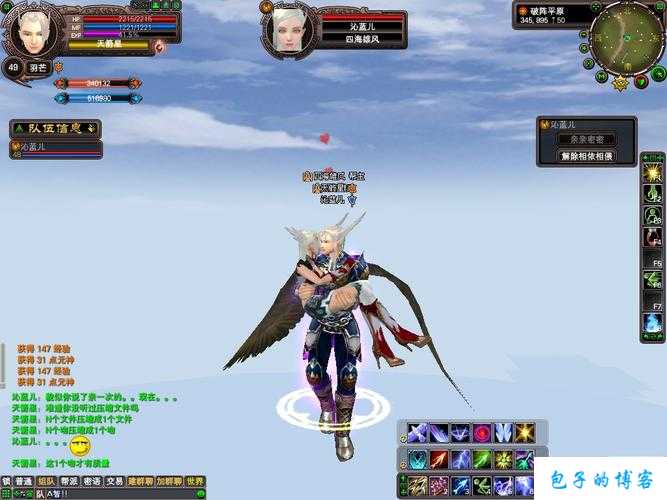Use the blue flame item in F8 slot
This screenshot has width=667, height=500.
(653, 322)
